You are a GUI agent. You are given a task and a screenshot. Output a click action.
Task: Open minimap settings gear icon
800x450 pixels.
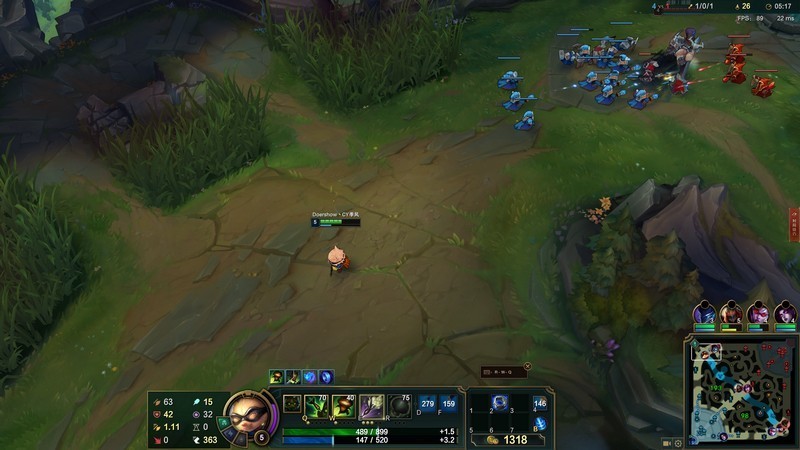pos(678,441)
